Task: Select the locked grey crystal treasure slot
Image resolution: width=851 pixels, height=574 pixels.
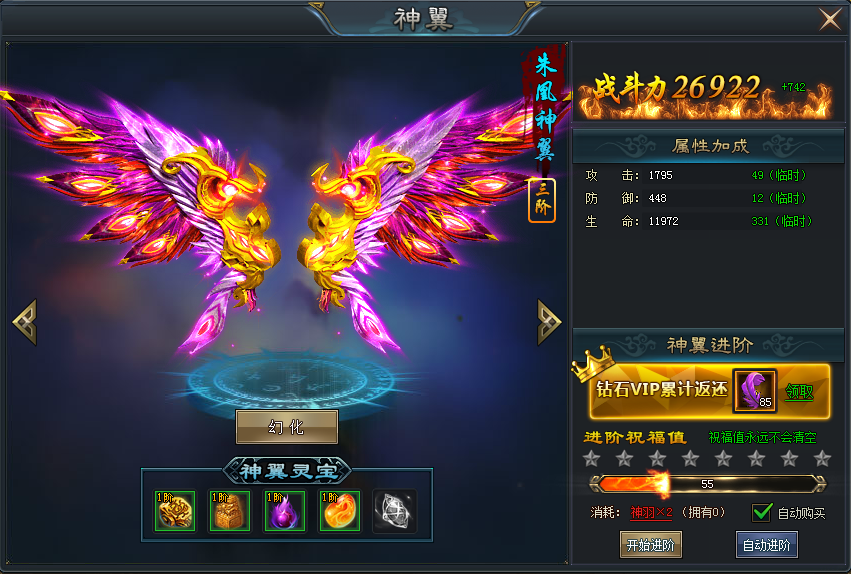Action: tap(395, 511)
